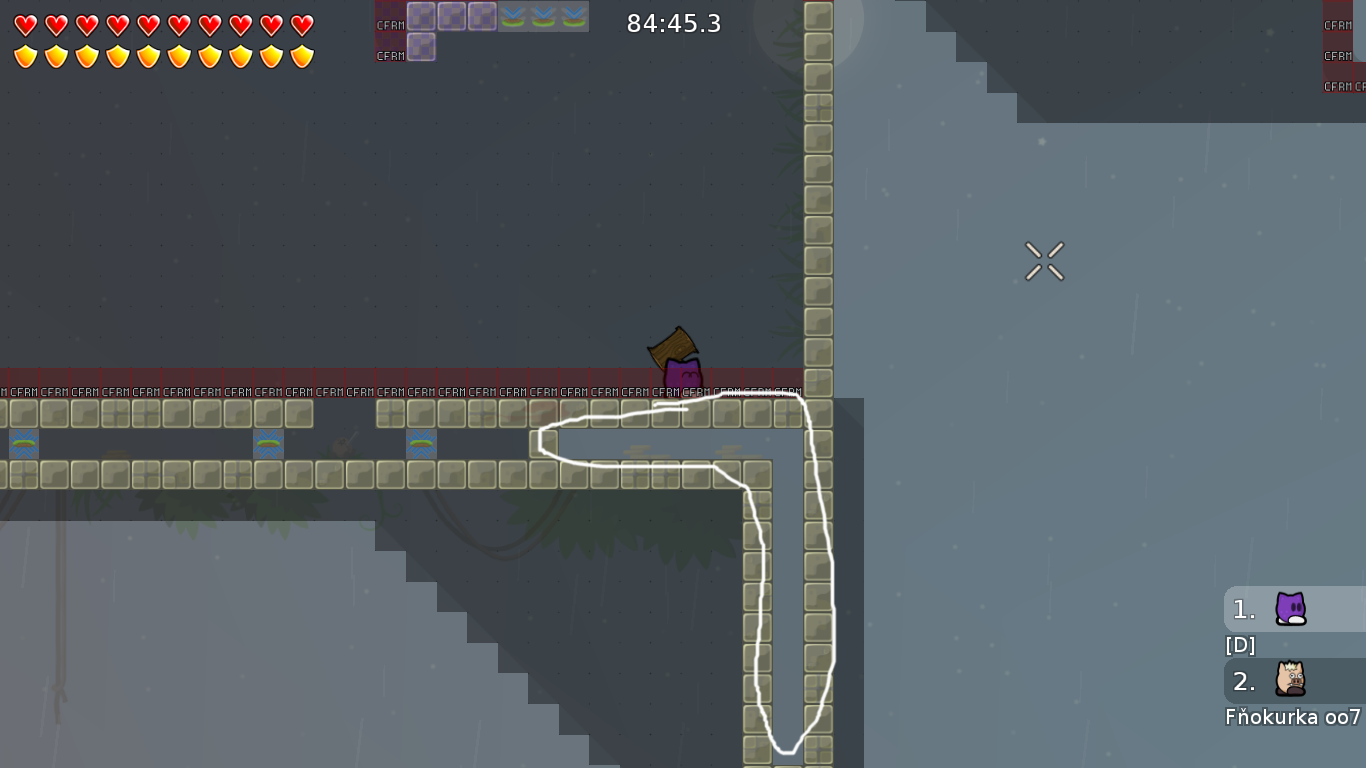Select the rightmost spring platform hotbar slot
The height and width of the screenshot is (768, 1366).
click(573, 16)
